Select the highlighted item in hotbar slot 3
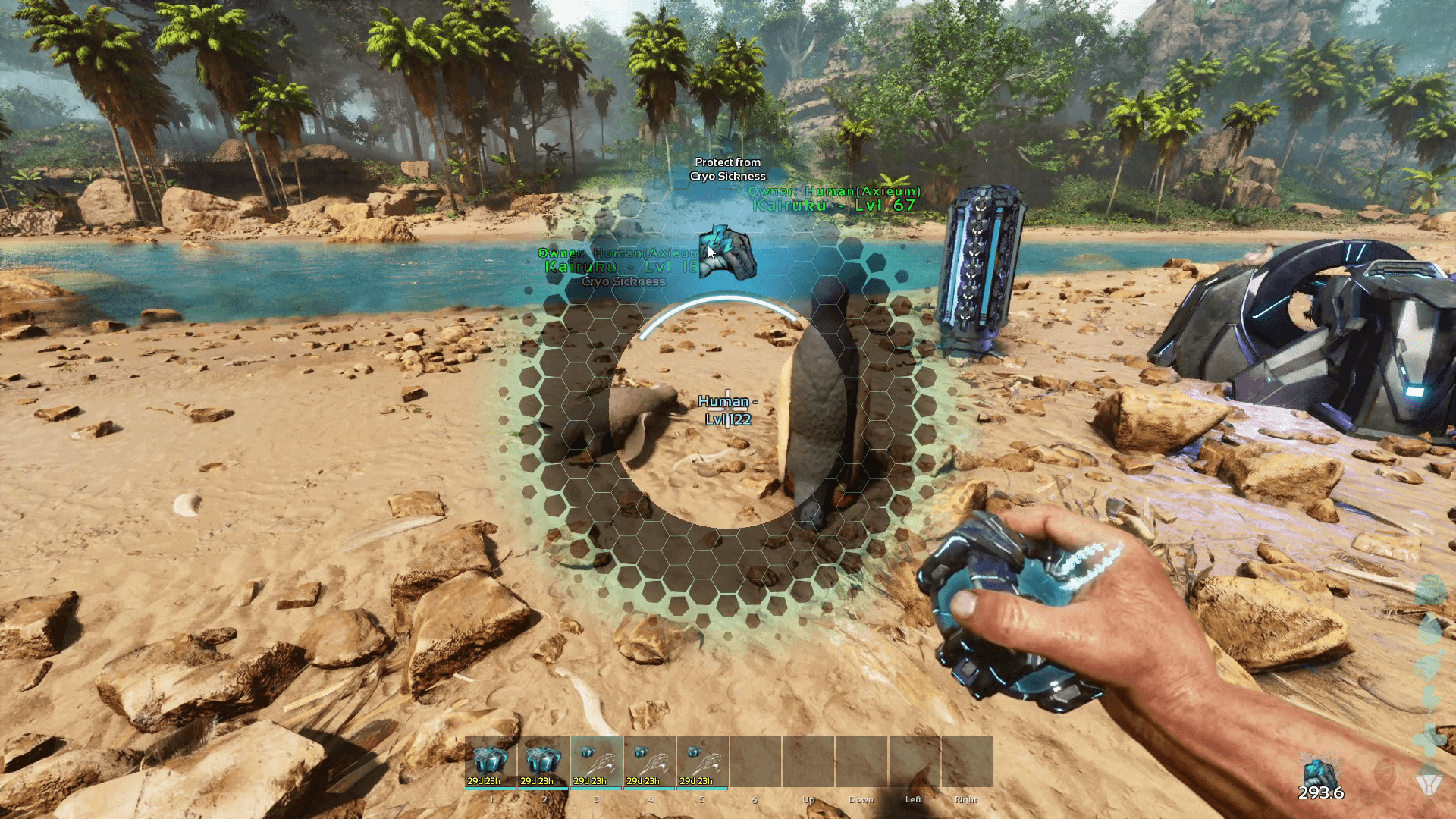The image size is (1456, 819). point(597,761)
